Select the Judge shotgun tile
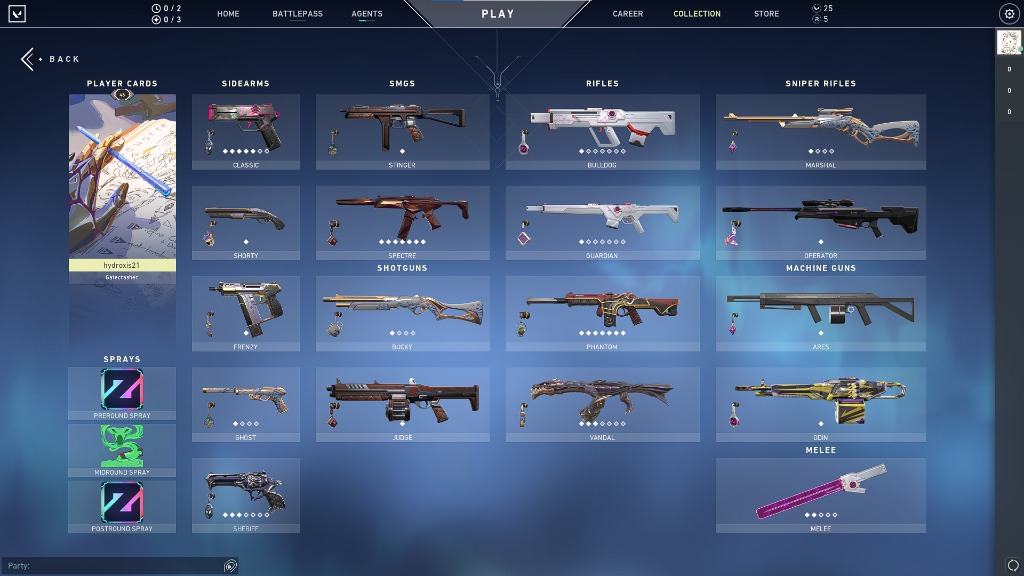 (403, 404)
